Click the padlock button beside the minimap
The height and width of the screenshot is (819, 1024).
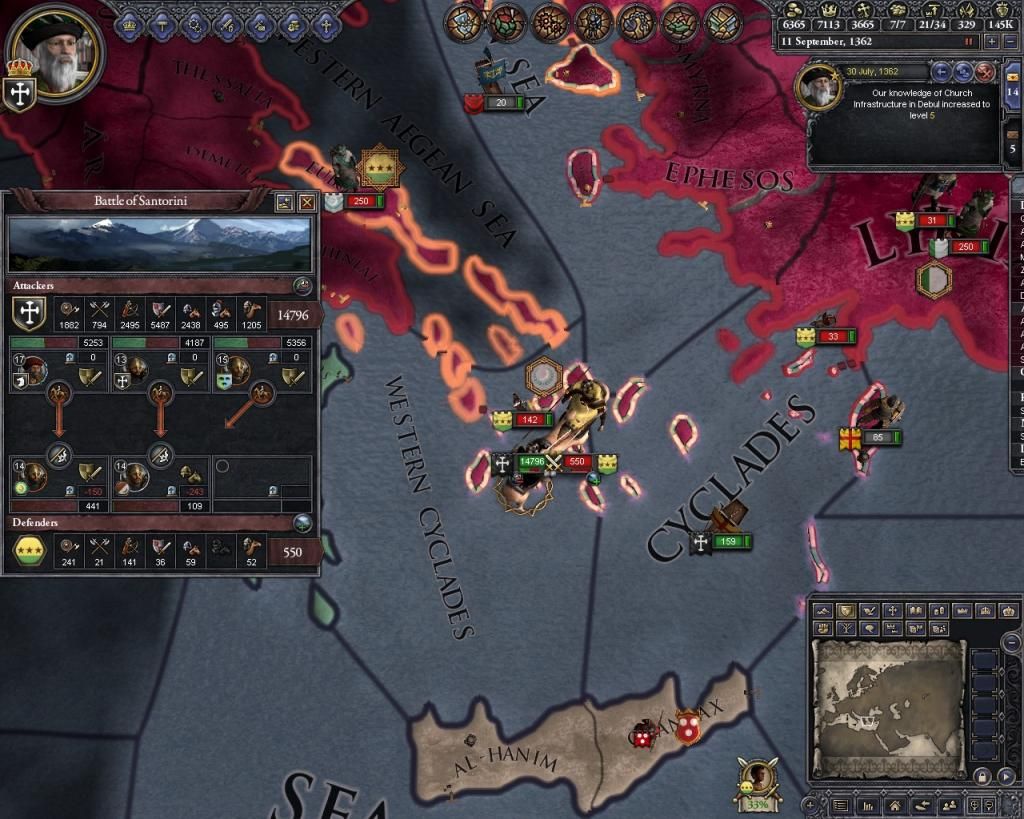[982, 777]
